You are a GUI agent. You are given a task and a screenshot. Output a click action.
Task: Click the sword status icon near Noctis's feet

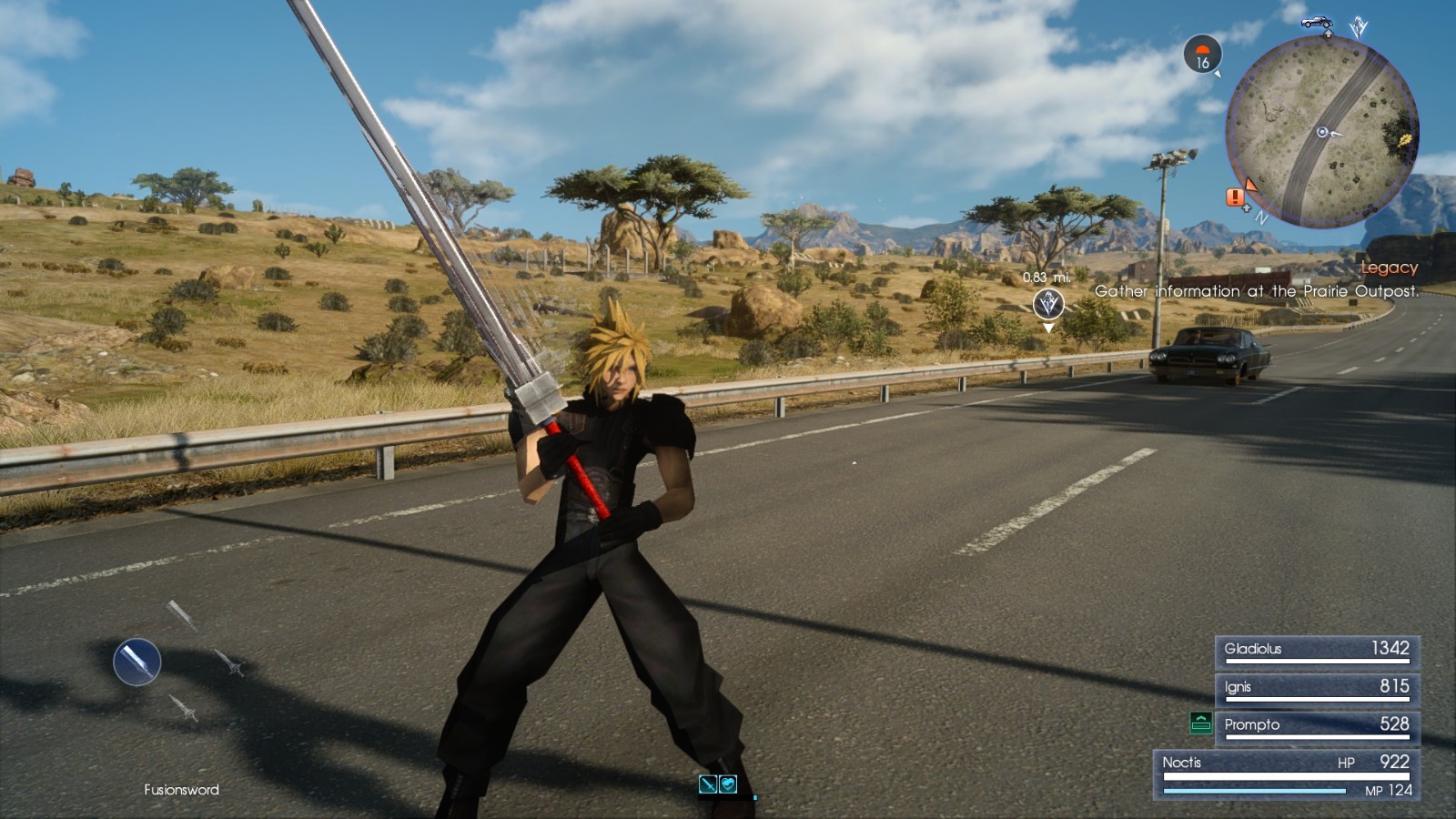coord(707,784)
